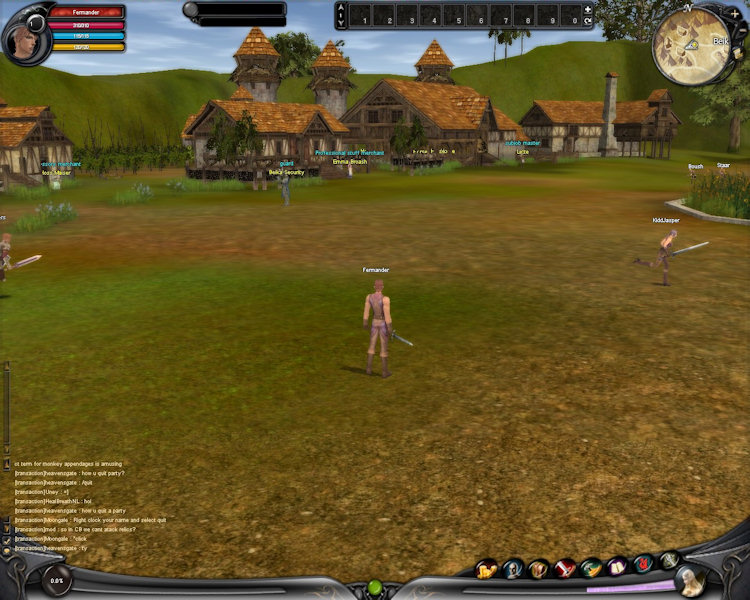750x600 pixels.
Task: Click the experience percentage orb
Action: [56, 580]
